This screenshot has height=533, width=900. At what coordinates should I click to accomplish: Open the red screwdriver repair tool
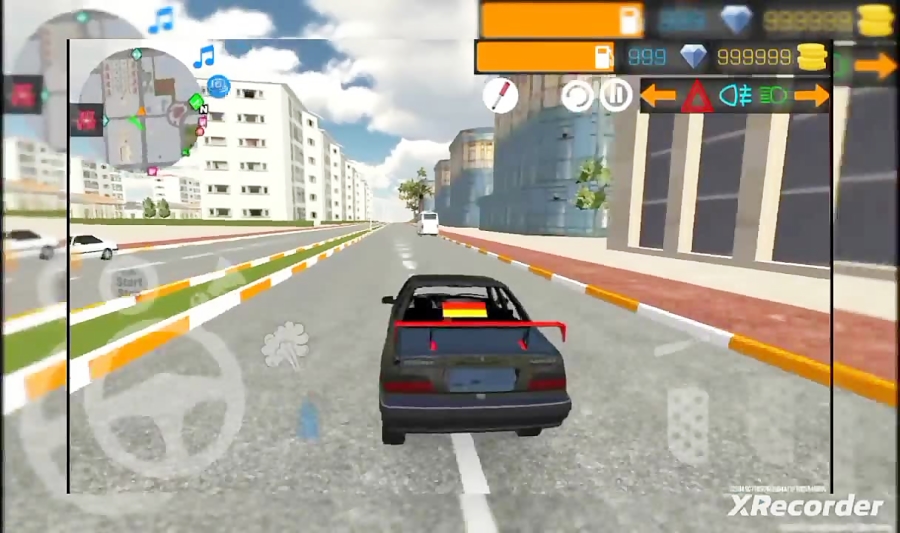coord(499,95)
